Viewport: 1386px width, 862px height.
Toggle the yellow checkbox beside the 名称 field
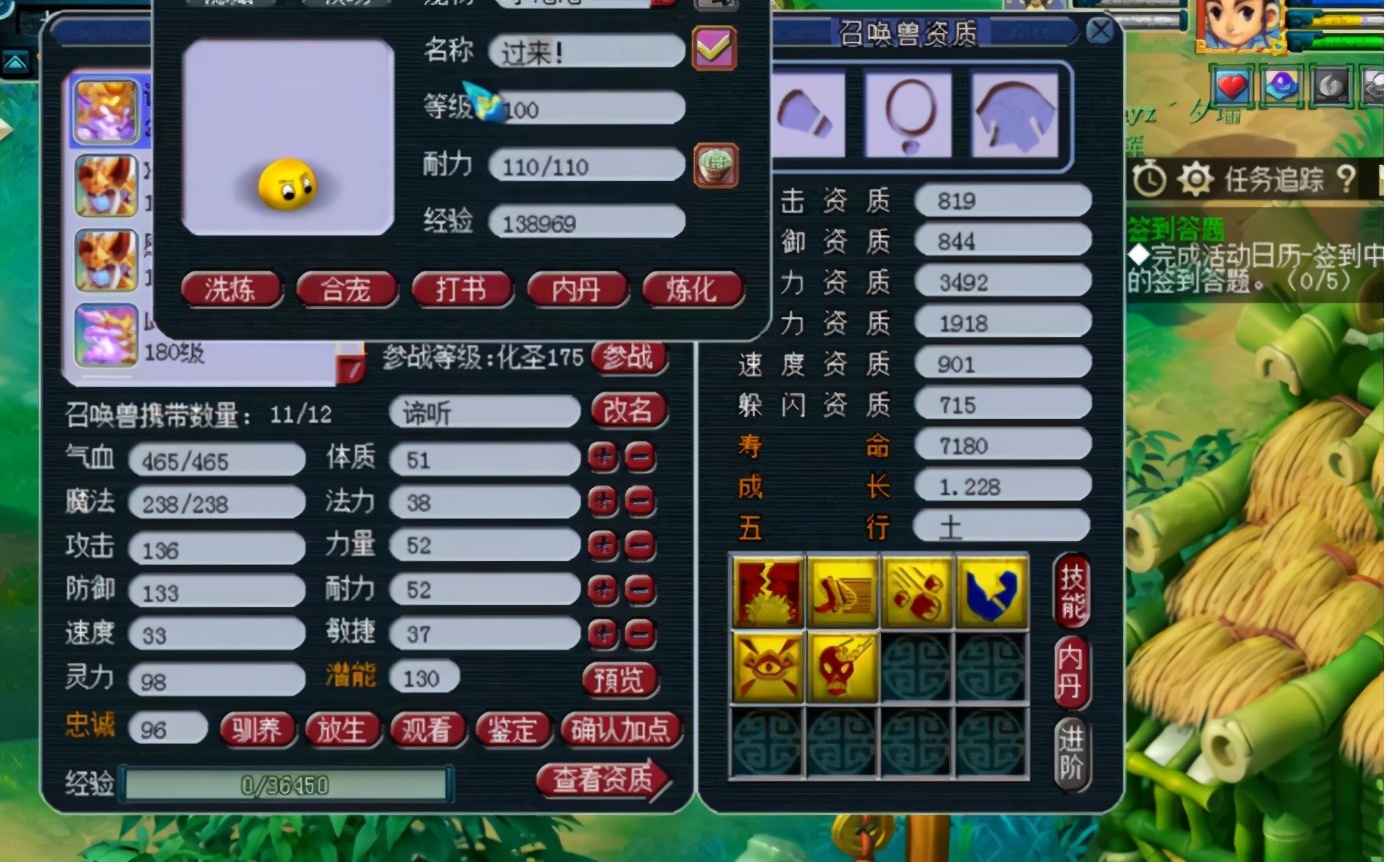coord(713,49)
